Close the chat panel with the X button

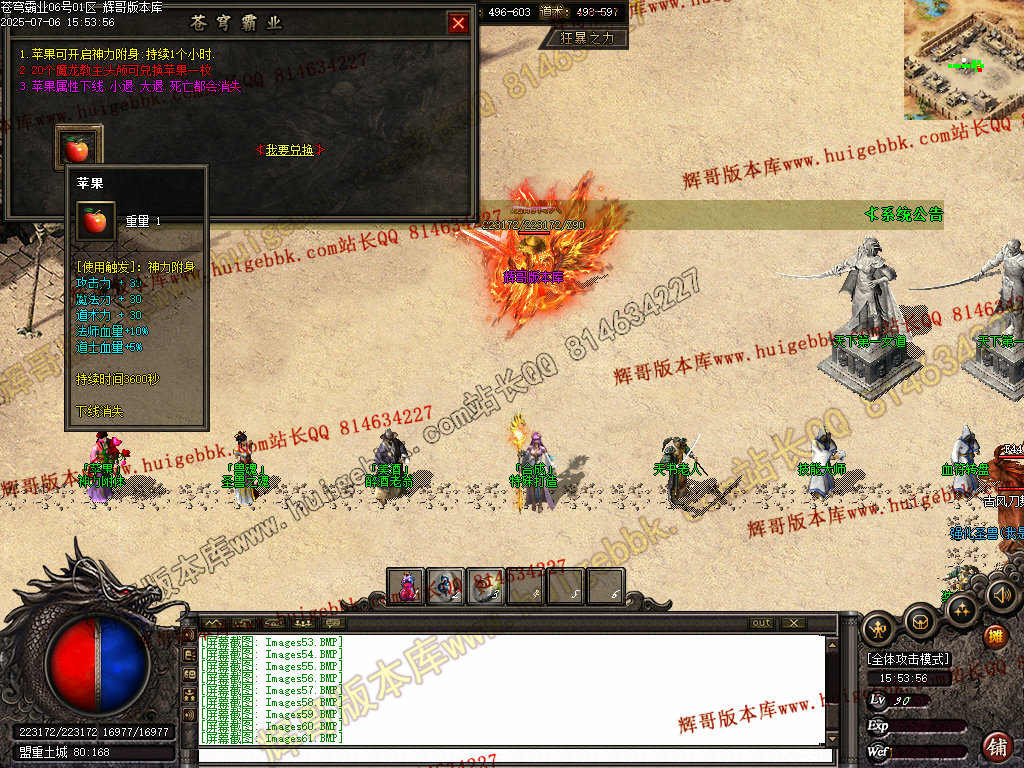point(792,623)
